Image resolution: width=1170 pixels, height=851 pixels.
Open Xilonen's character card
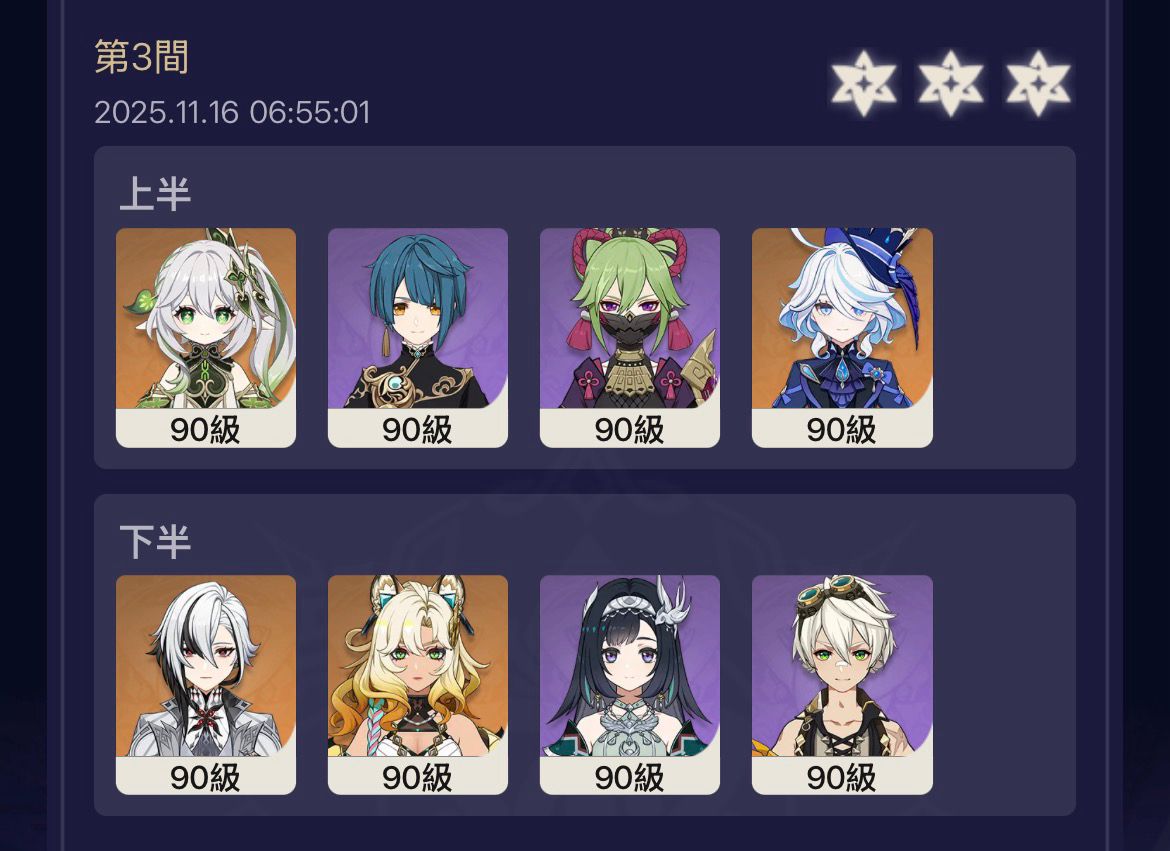[418, 684]
